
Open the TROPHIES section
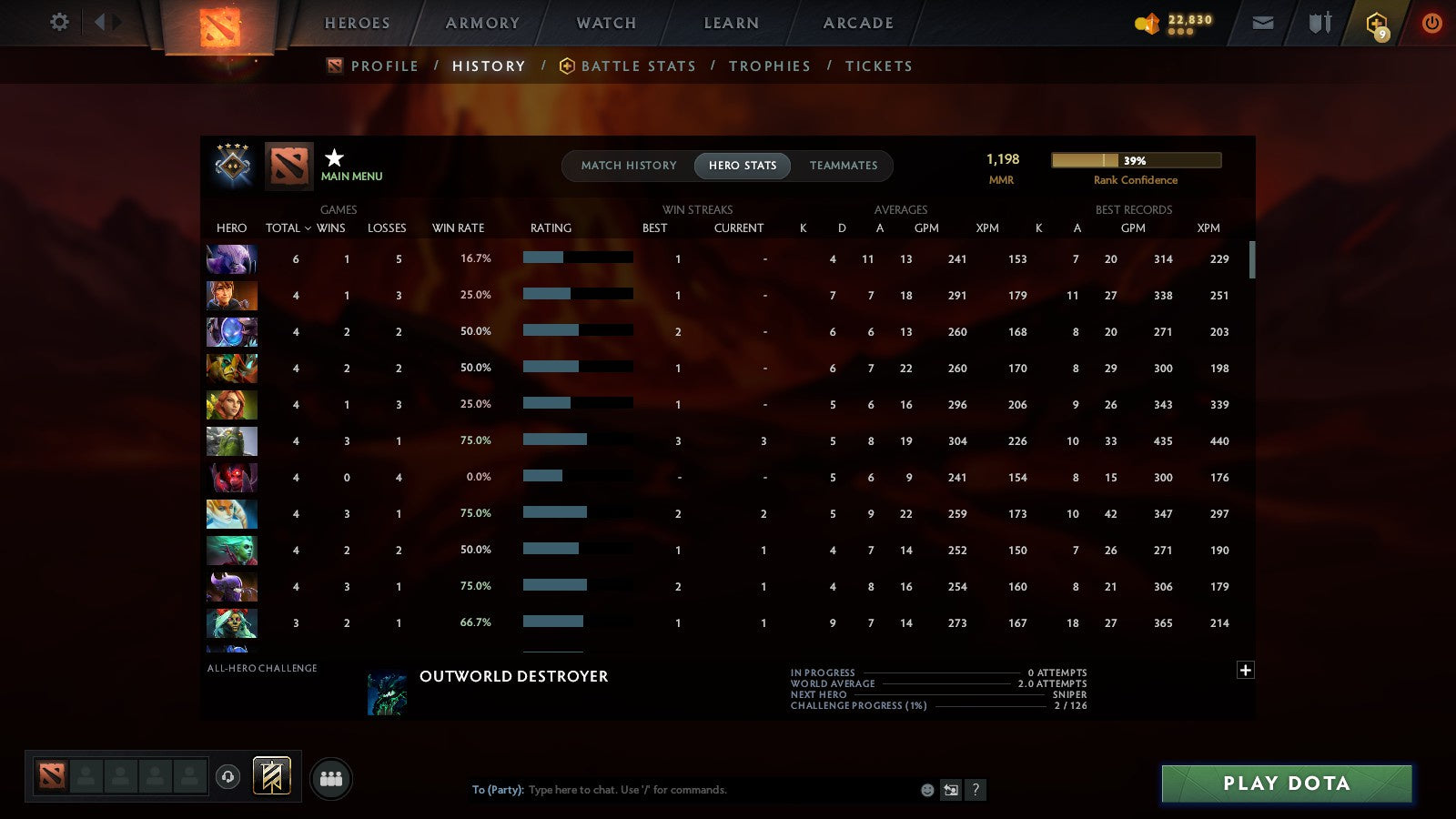pos(770,66)
